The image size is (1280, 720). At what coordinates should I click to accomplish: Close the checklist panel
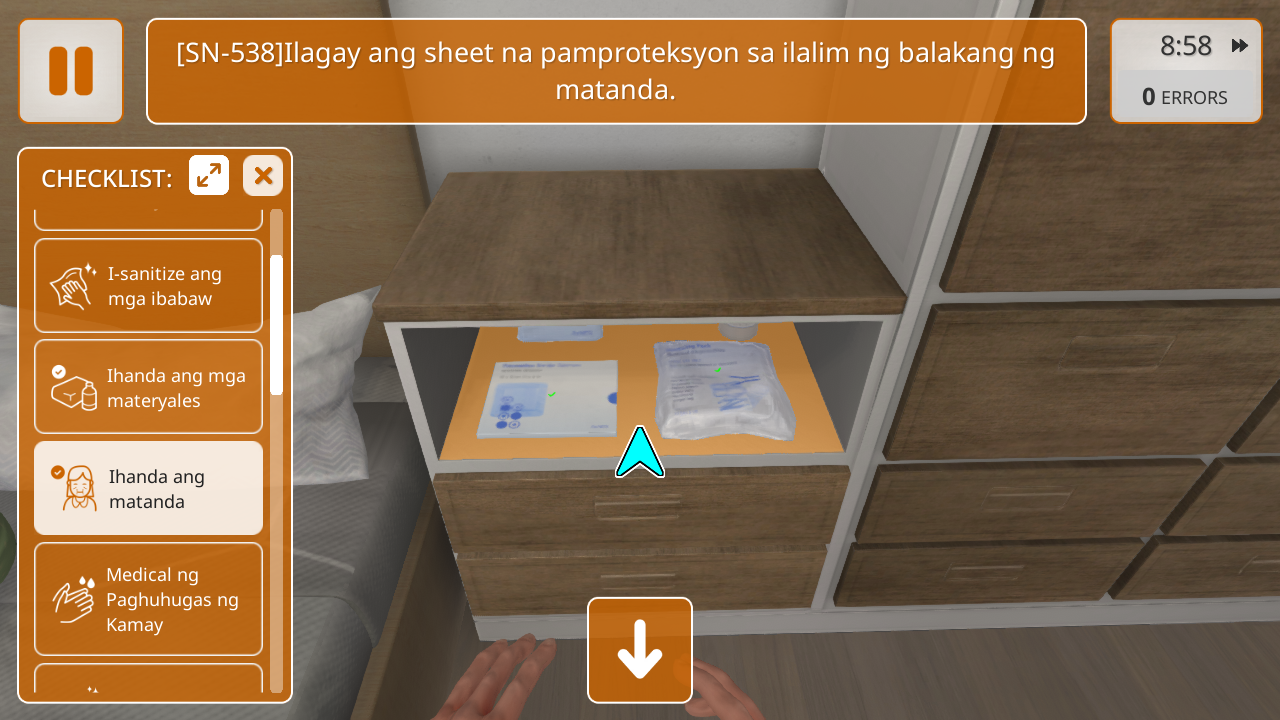pyautogui.click(x=263, y=176)
